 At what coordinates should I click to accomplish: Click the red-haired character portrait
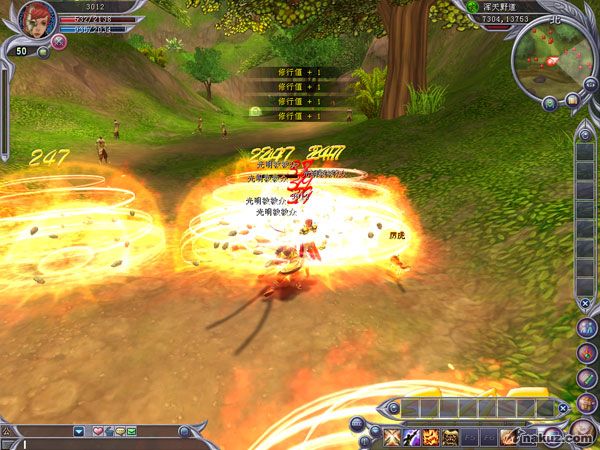click(35, 19)
